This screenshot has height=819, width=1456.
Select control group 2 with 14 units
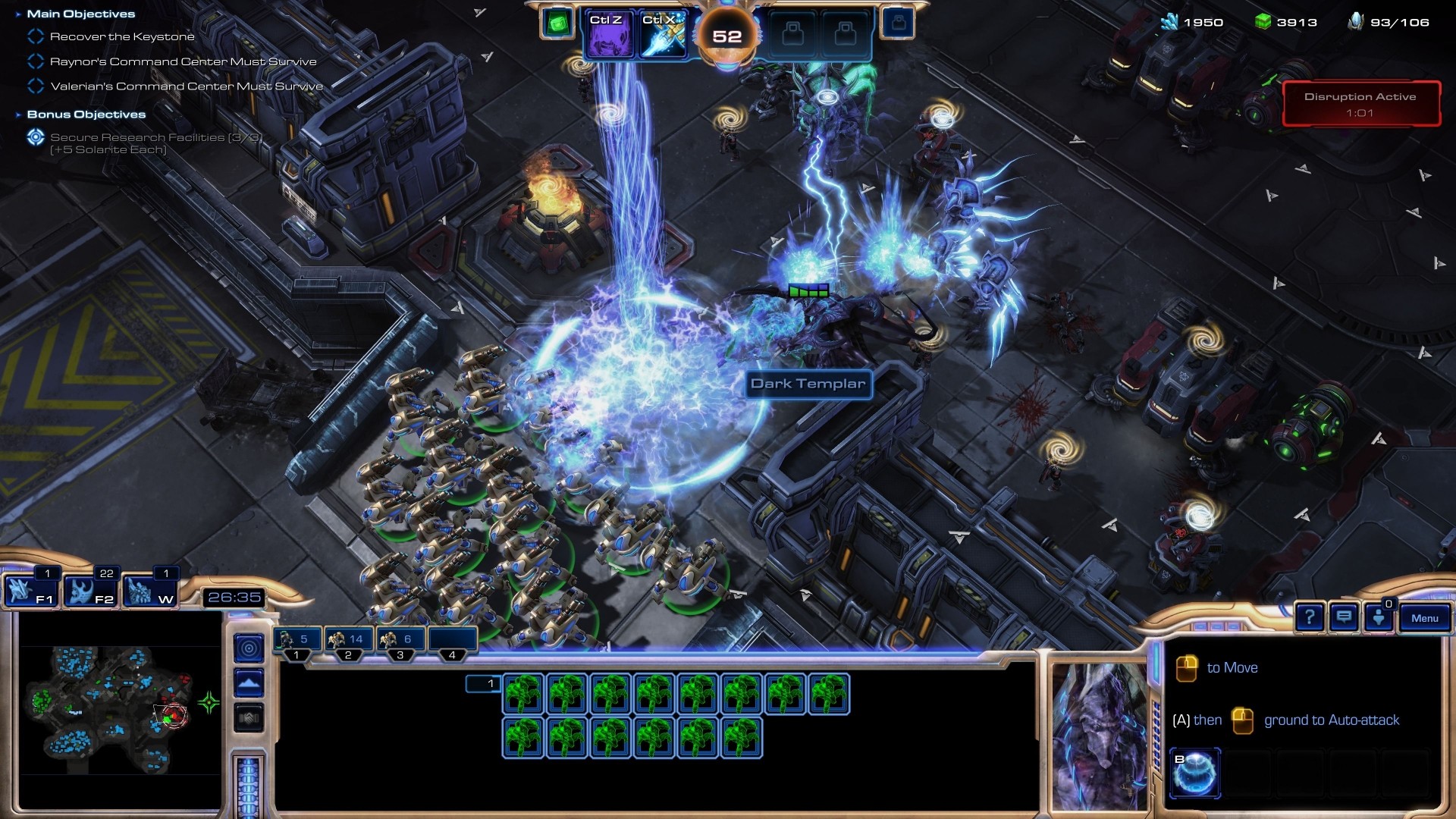[348, 641]
